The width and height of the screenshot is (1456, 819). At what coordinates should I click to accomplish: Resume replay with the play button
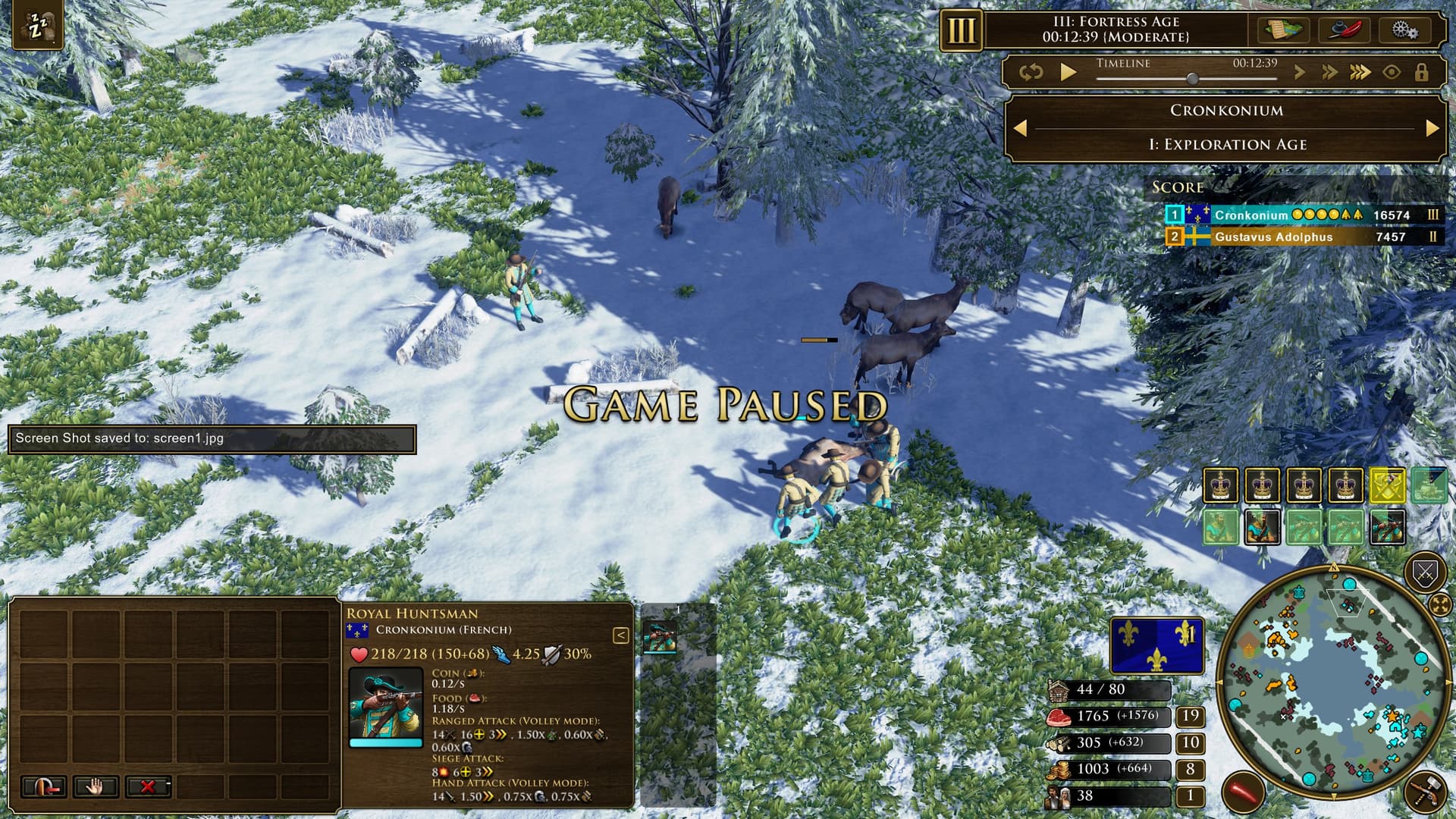click(1068, 72)
